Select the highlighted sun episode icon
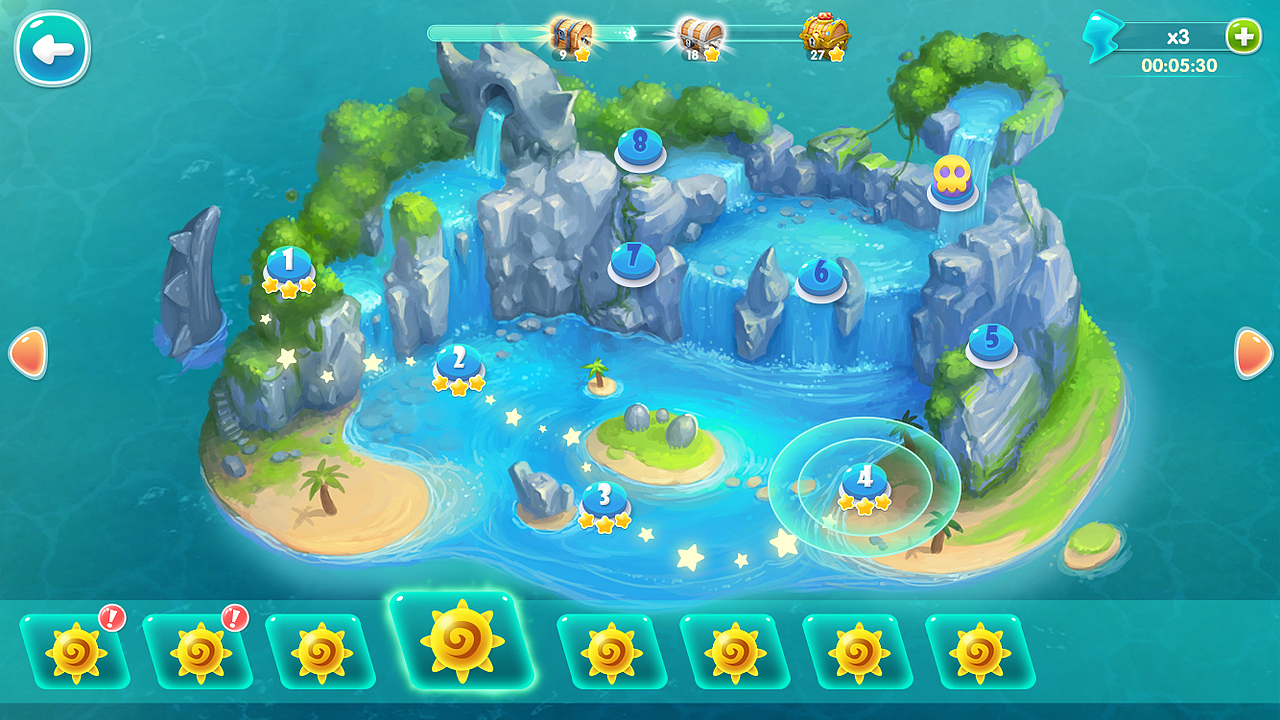The width and height of the screenshot is (1280, 720). (463, 642)
